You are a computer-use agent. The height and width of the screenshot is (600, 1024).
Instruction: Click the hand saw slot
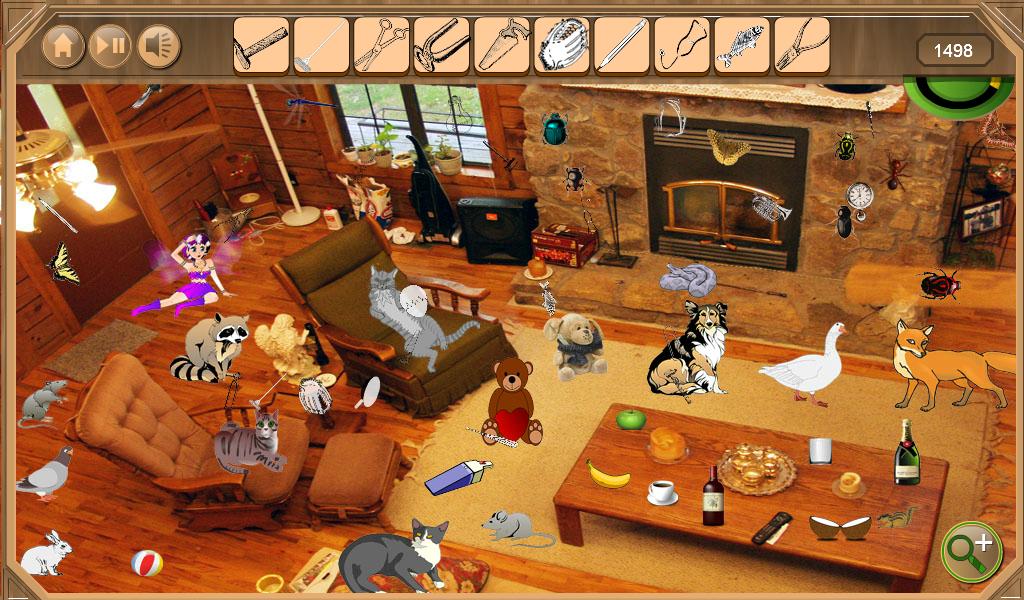[501, 46]
